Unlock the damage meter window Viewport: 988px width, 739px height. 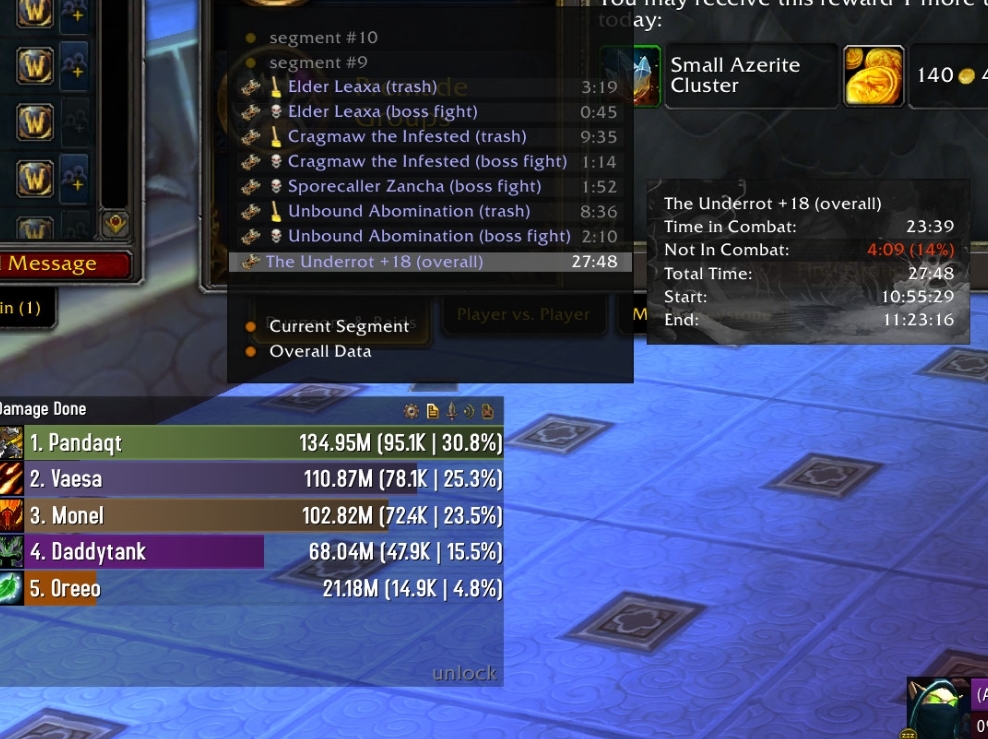tap(464, 673)
